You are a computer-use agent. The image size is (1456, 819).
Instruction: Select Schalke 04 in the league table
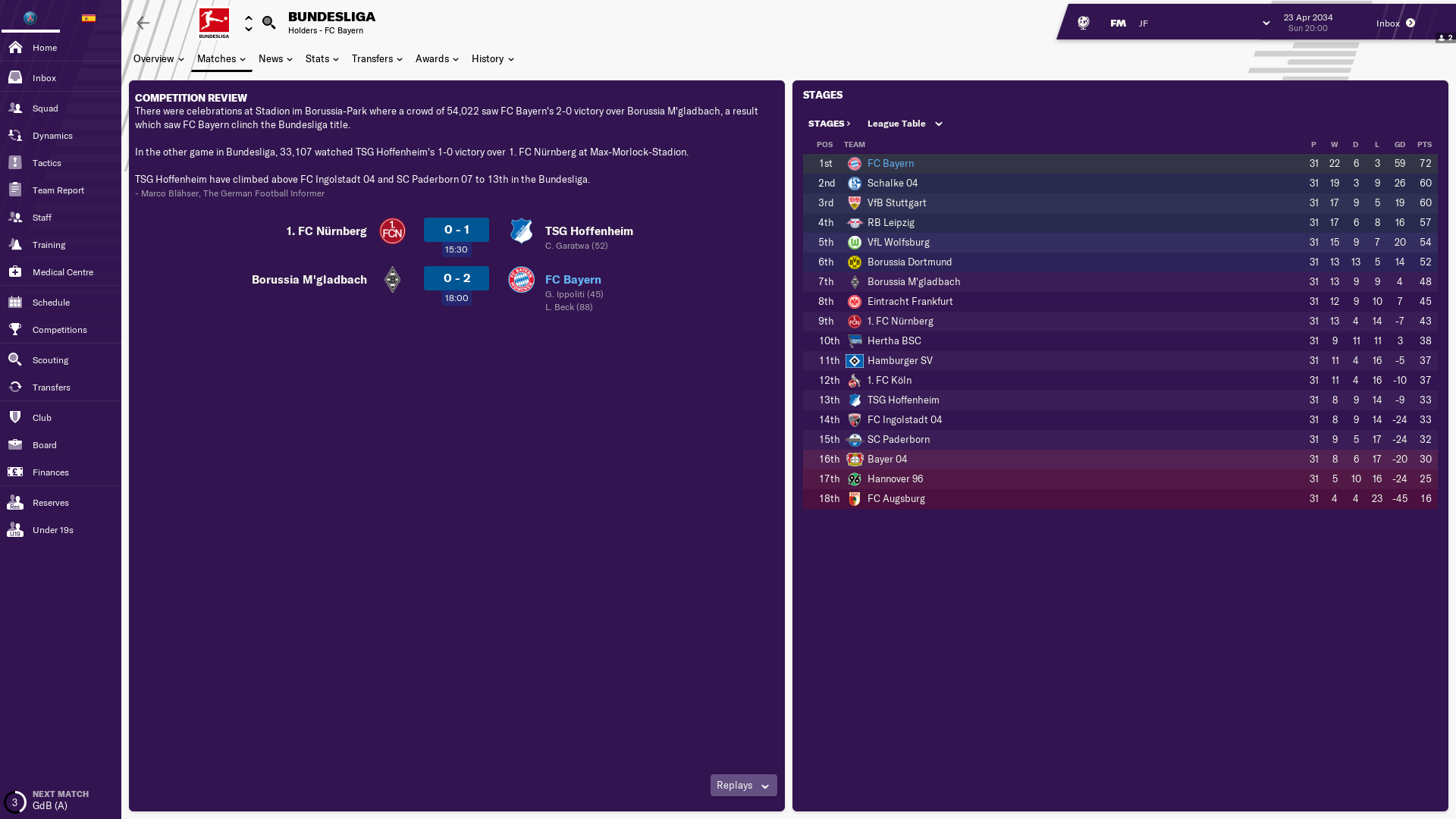point(892,184)
